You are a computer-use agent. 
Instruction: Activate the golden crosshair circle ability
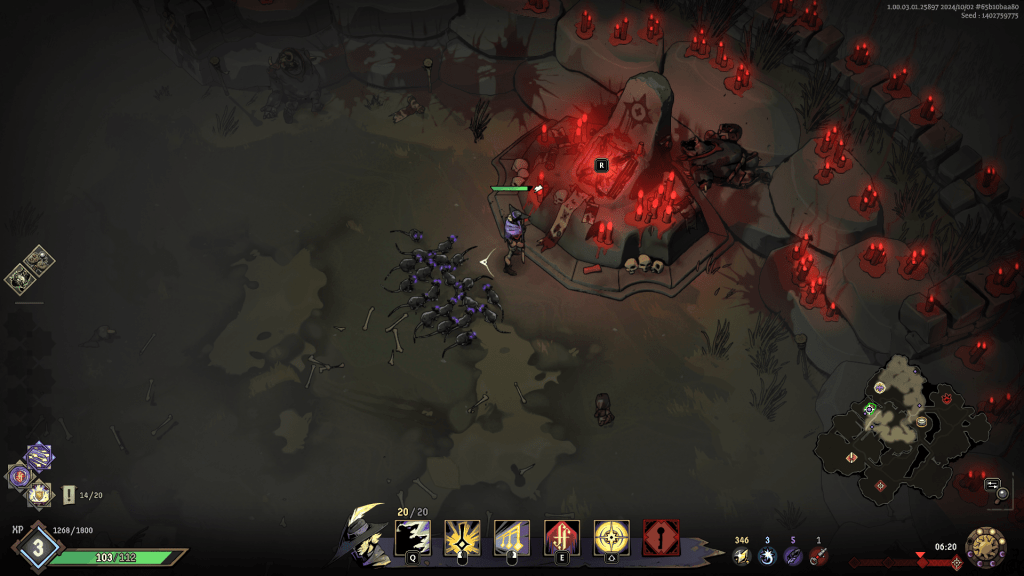point(611,538)
